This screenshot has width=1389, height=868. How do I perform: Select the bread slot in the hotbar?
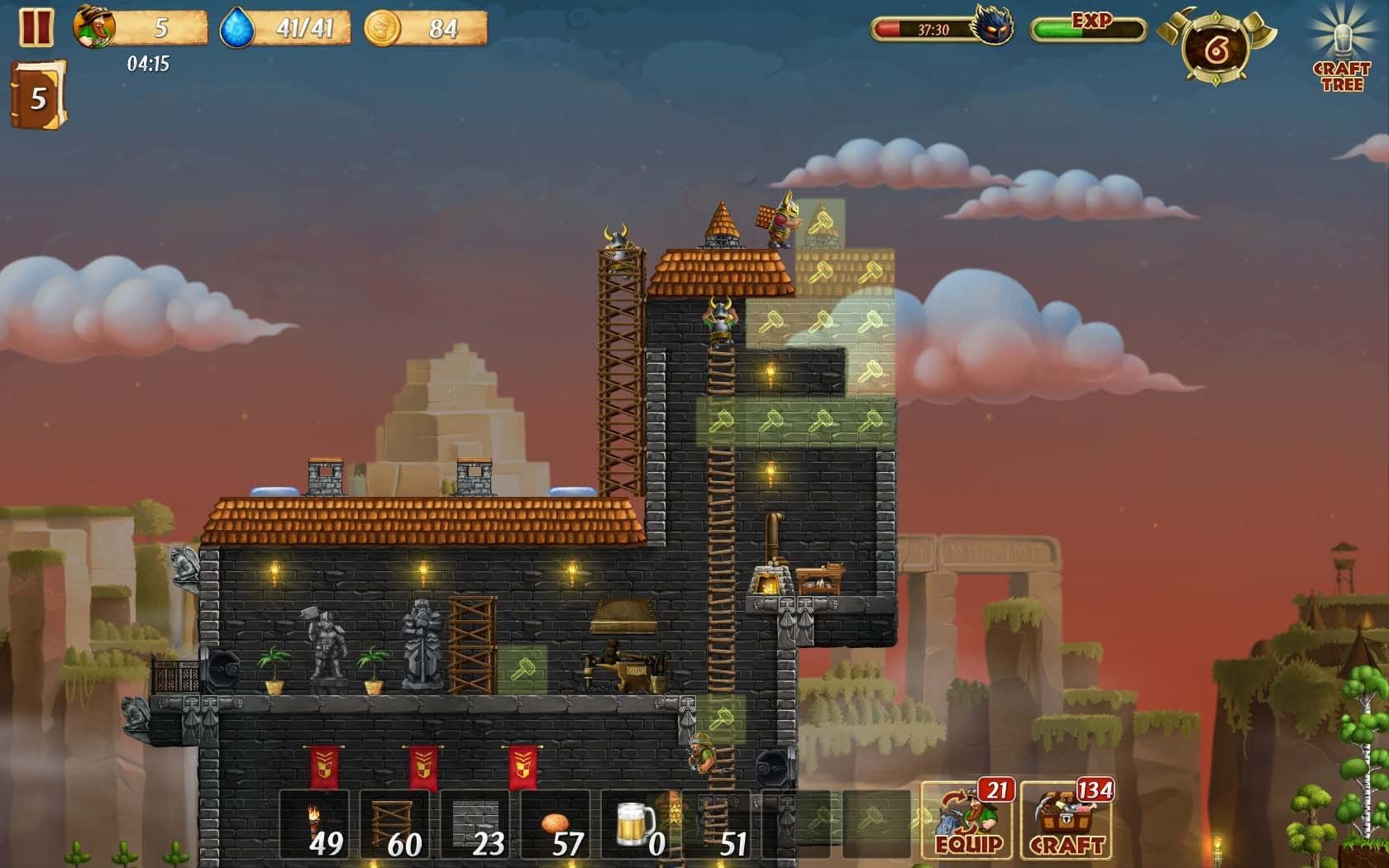pyautogui.click(x=555, y=824)
